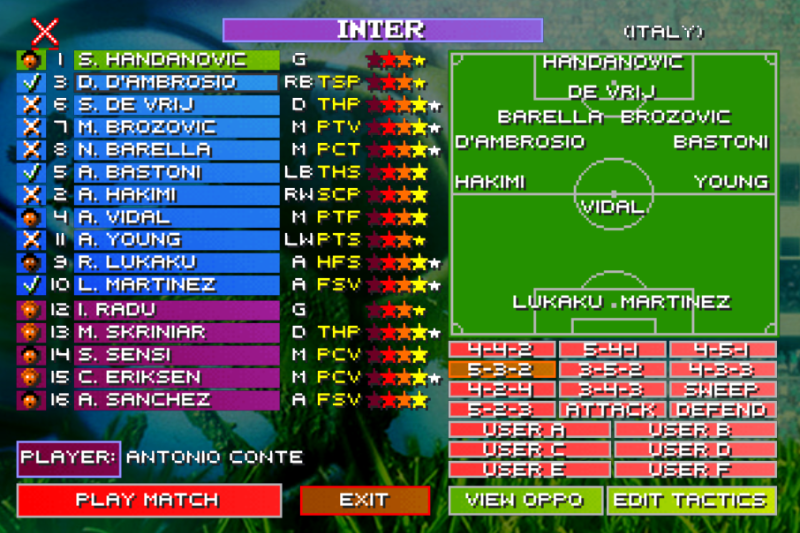
Task: Choose the 4-4-2 formation
Action: (x=502, y=350)
